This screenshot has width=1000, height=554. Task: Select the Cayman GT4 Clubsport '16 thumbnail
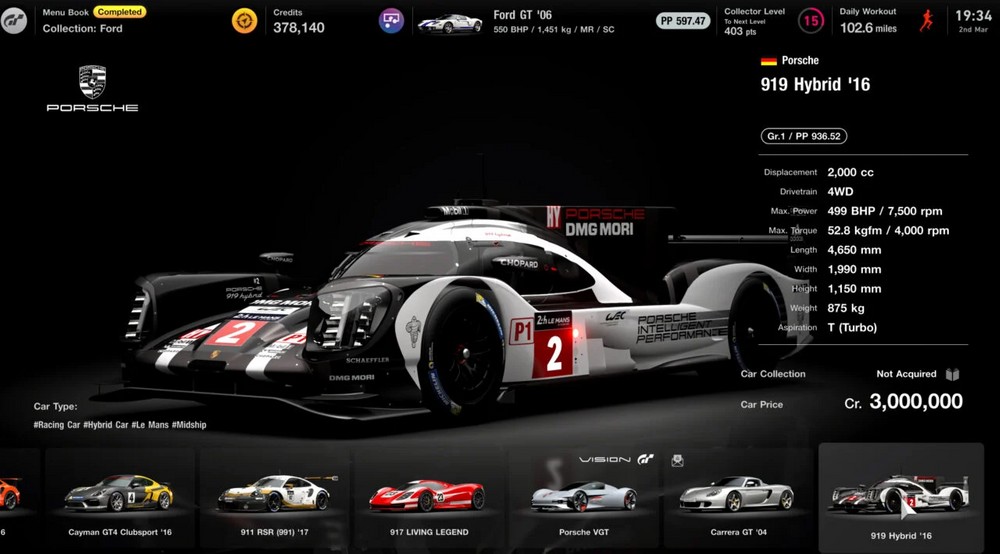pyautogui.click(x=119, y=497)
